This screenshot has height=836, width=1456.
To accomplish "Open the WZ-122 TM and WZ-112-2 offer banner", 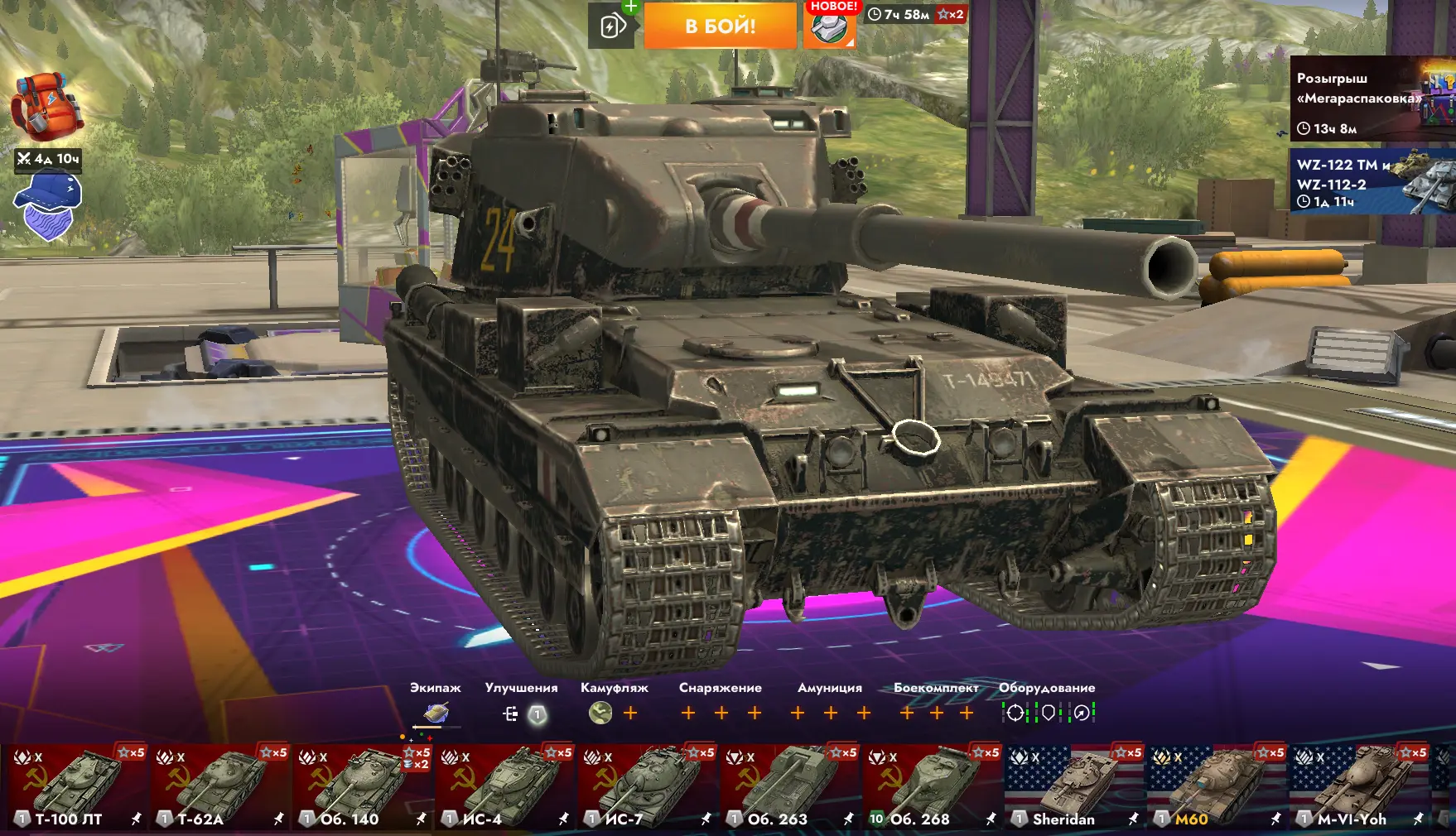I will [1372, 182].
